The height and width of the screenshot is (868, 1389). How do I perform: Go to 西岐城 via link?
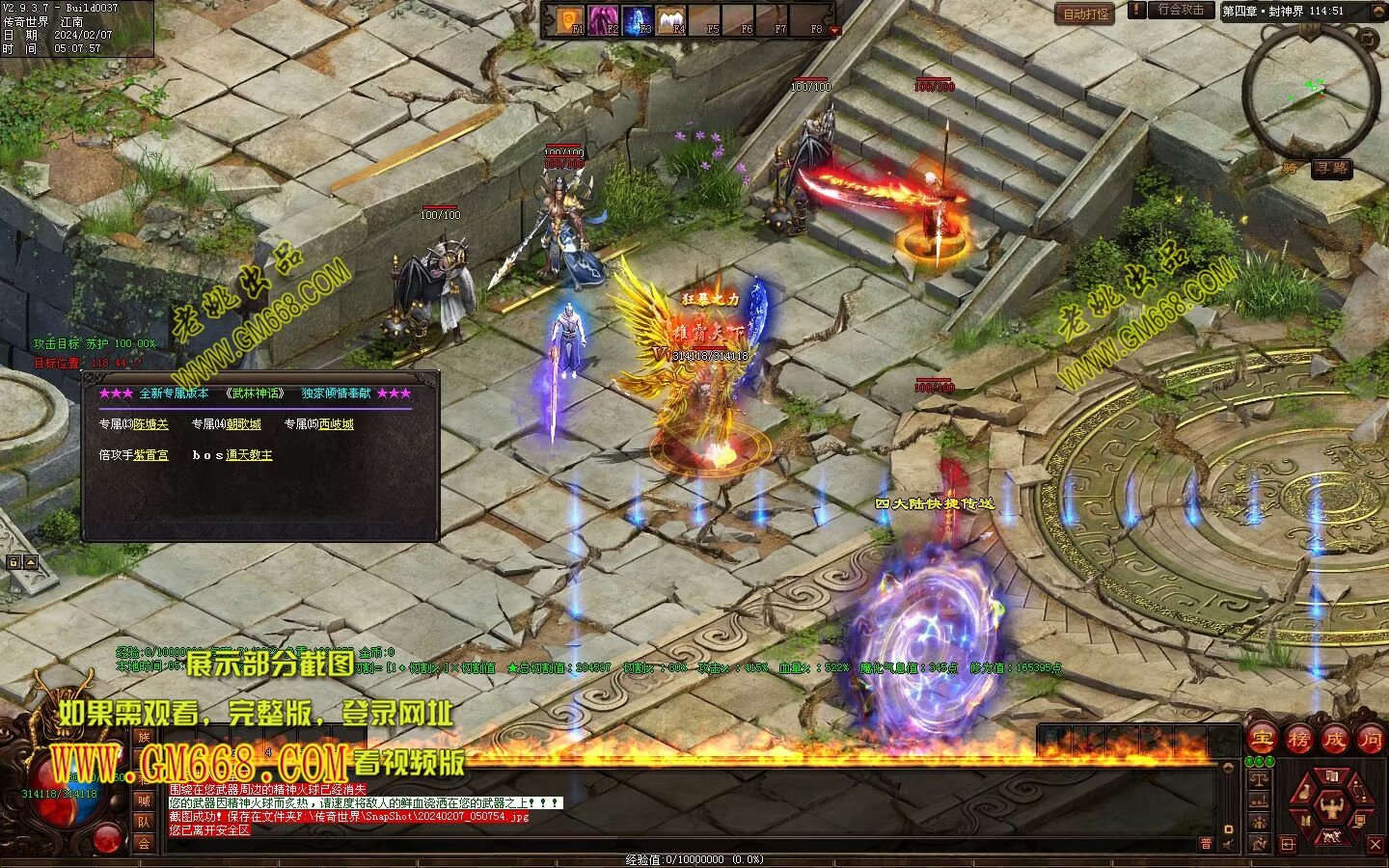336,424
